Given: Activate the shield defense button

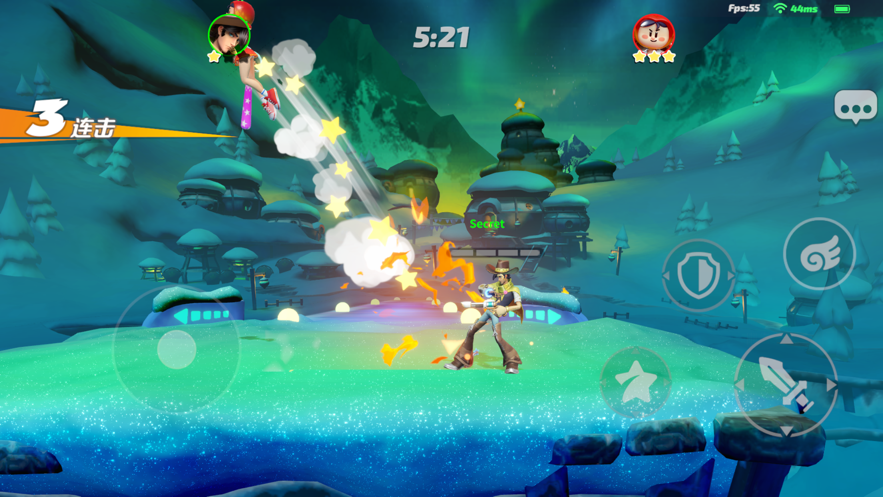Looking at the screenshot, I should click(698, 276).
